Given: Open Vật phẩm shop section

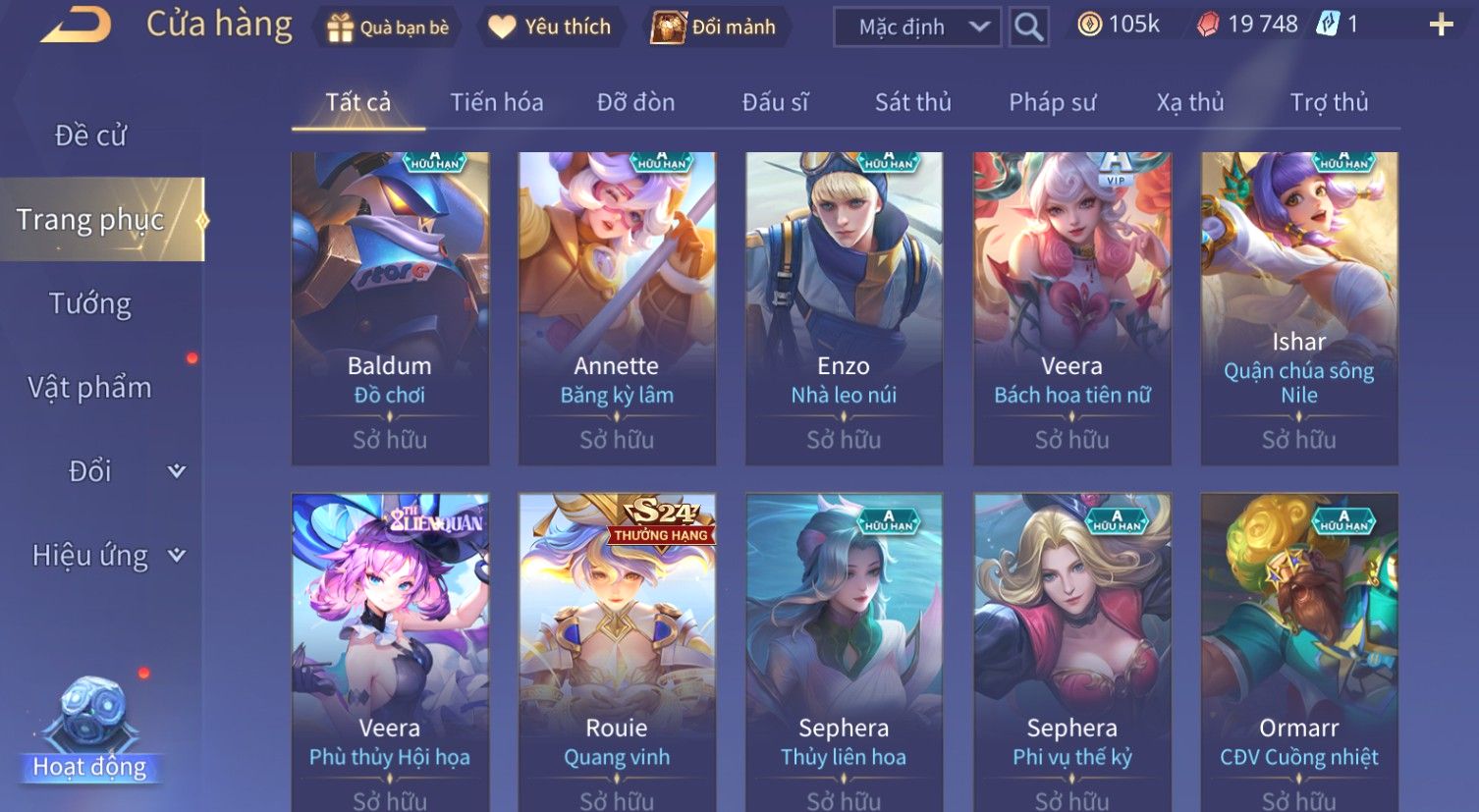Looking at the screenshot, I should tap(90, 388).
